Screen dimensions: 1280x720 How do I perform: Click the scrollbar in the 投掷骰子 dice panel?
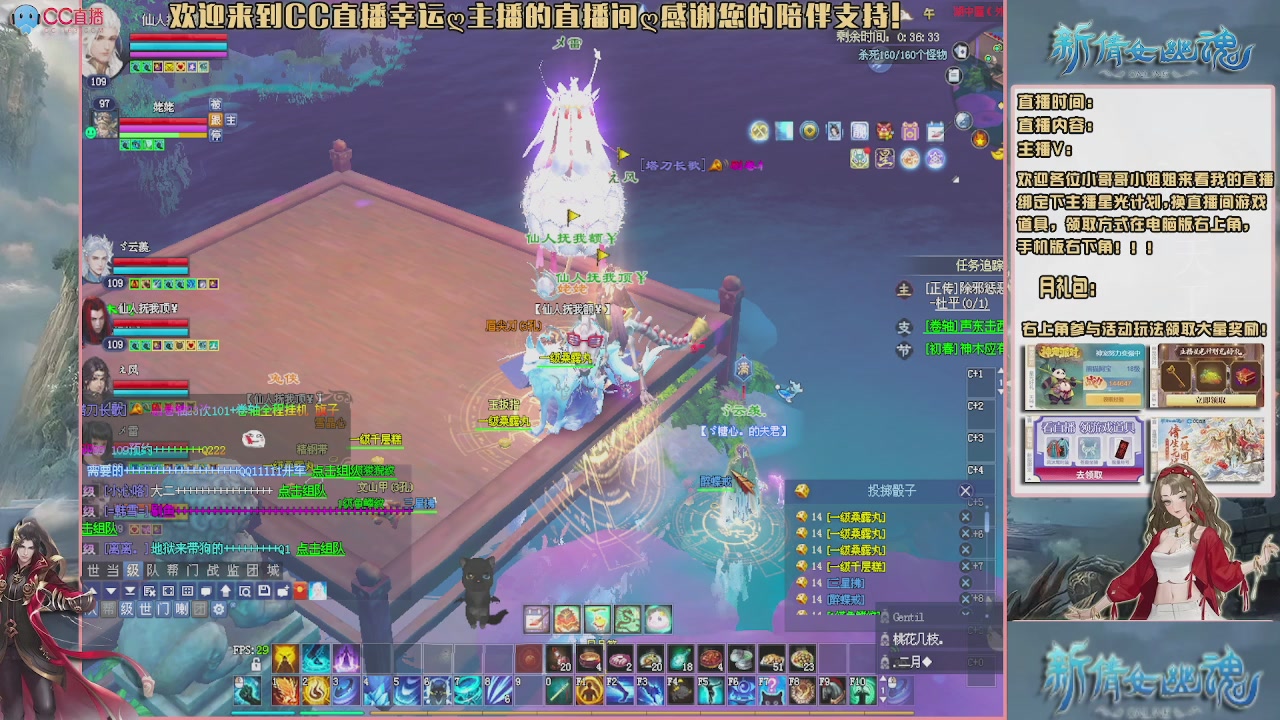pos(987,521)
